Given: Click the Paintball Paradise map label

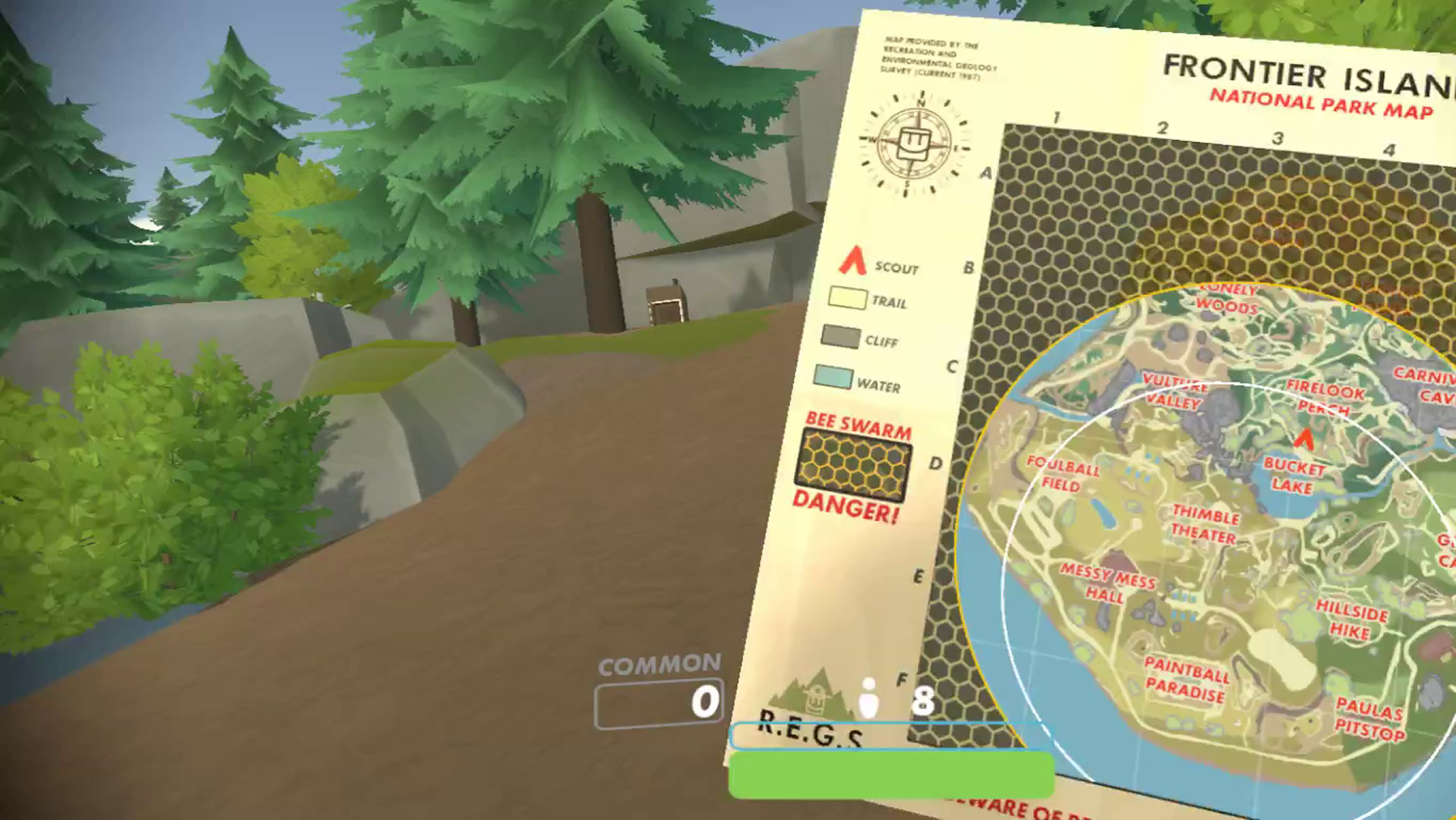Looking at the screenshot, I should pyautogui.click(x=1186, y=680).
